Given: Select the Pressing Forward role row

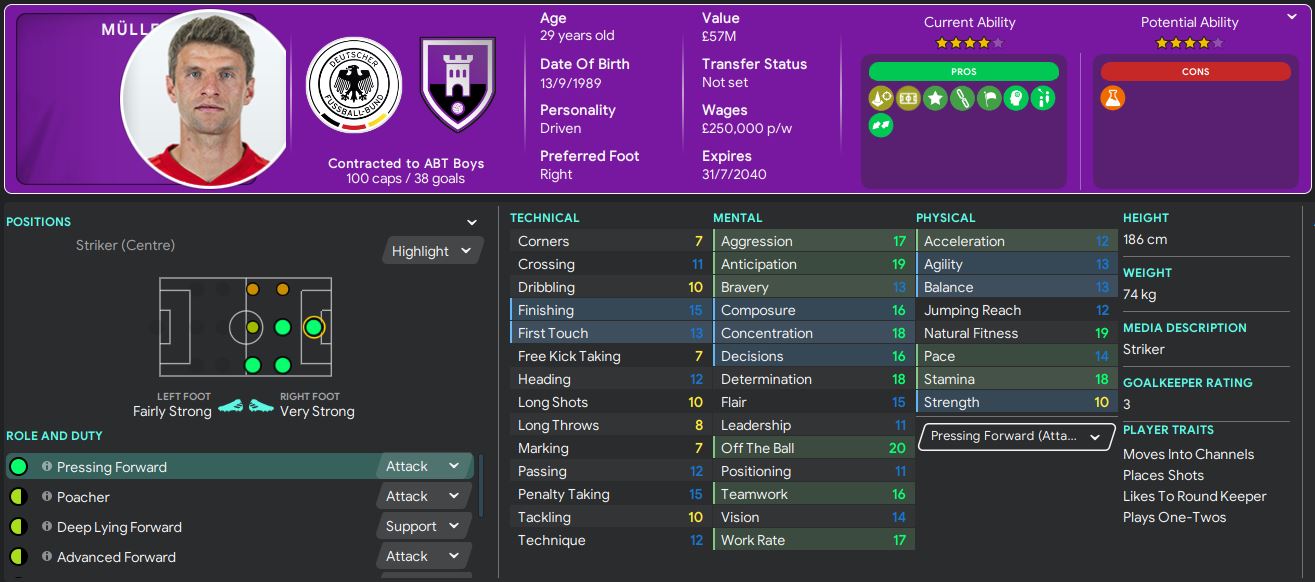Looking at the screenshot, I should [x=200, y=467].
